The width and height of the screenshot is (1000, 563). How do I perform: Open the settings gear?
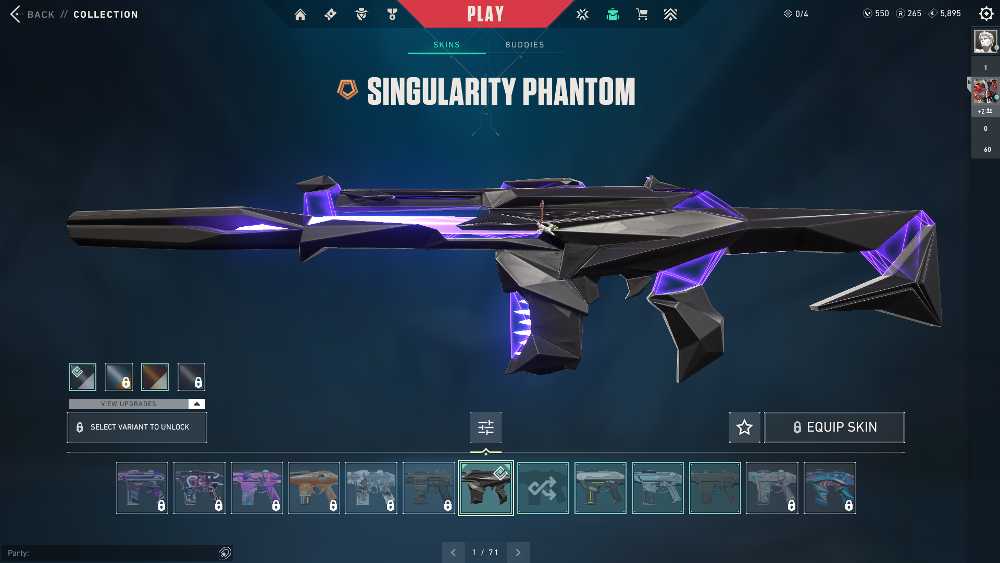click(986, 14)
